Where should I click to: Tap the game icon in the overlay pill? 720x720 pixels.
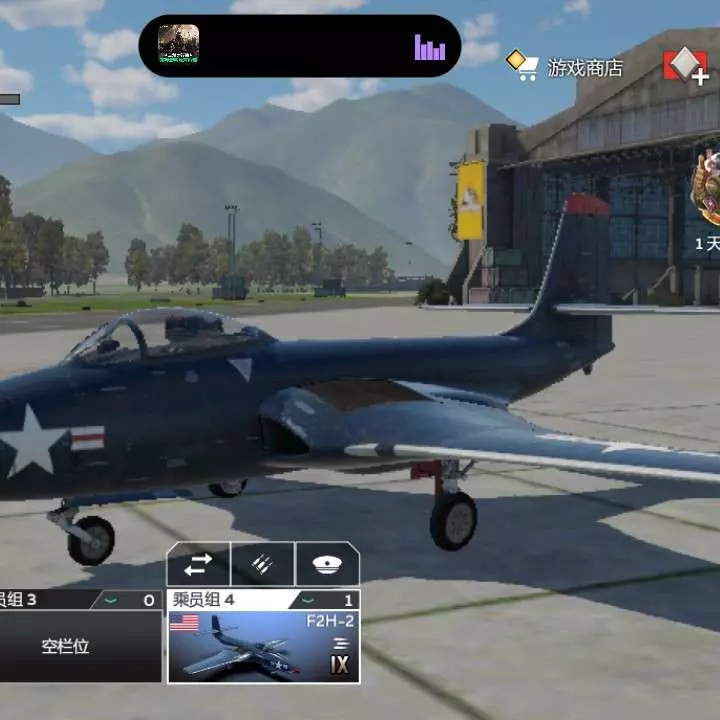[x=179, y=44]
